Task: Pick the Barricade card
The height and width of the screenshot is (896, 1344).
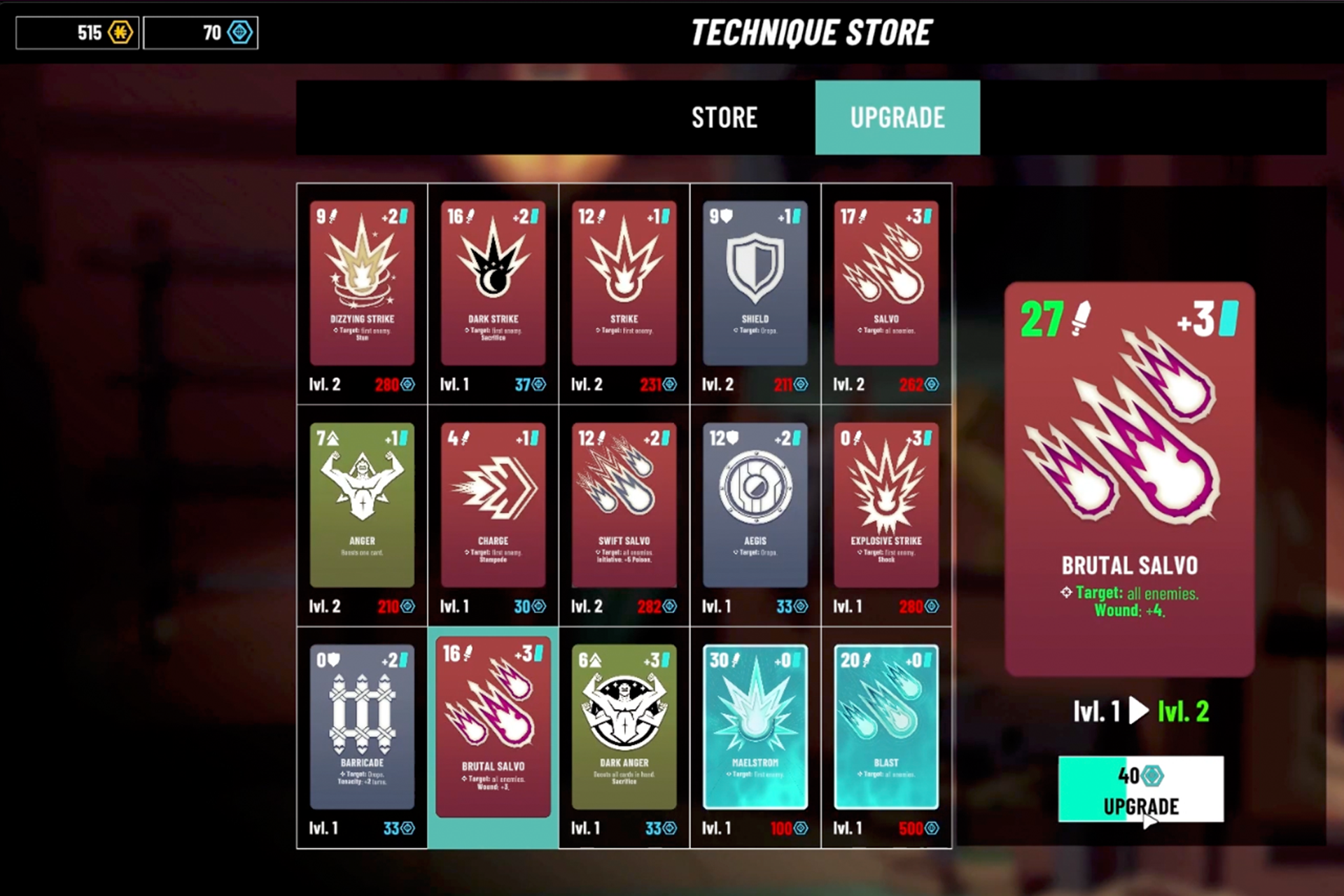Action: pos(362,727)
